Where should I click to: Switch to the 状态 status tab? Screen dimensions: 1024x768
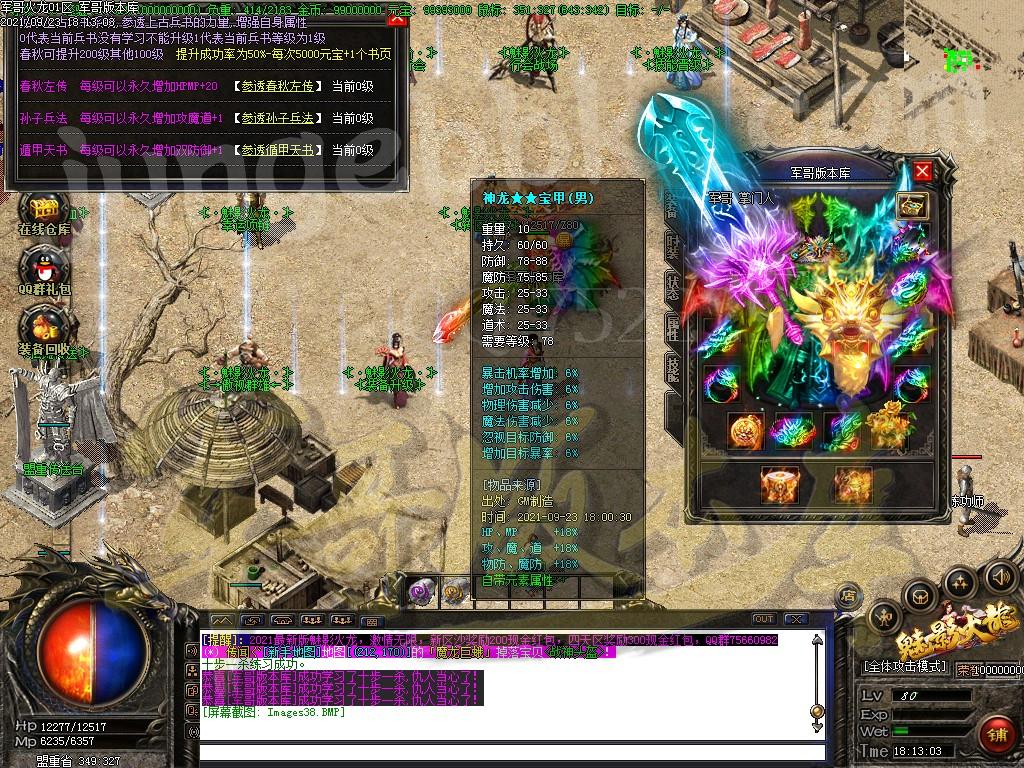point(674,287)
